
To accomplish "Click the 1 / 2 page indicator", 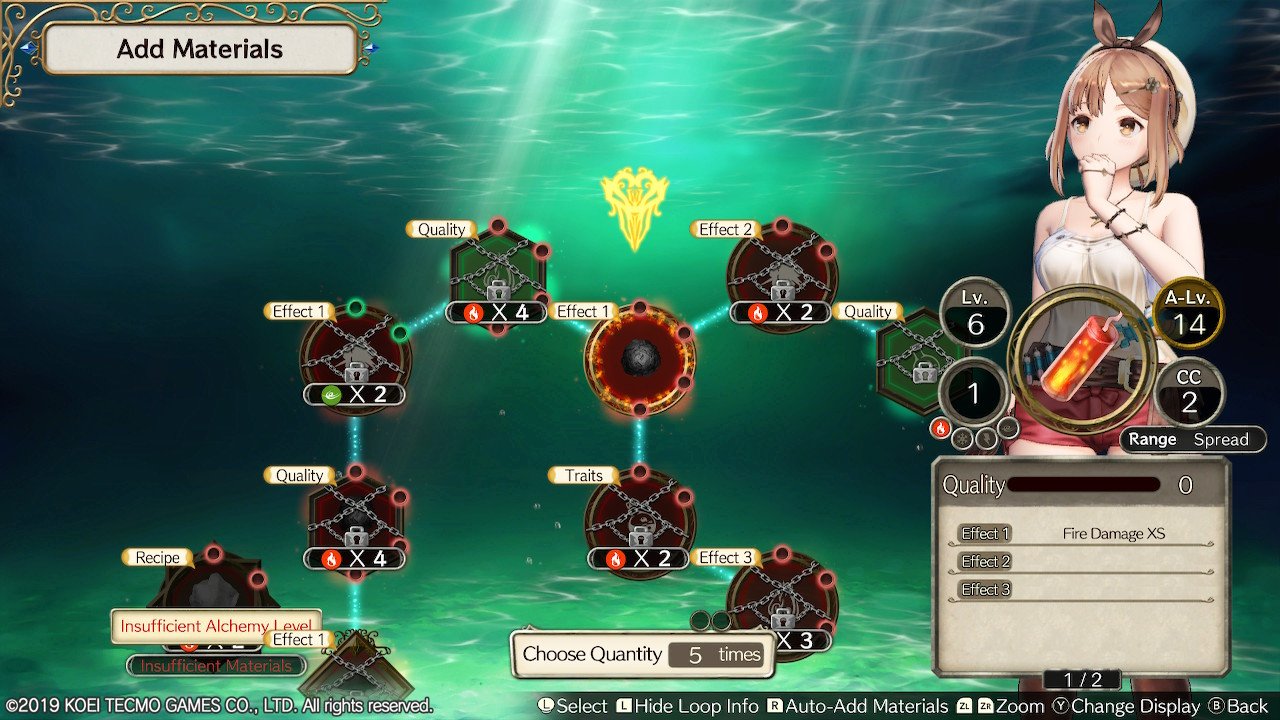I will click(x=1081, y=680).
